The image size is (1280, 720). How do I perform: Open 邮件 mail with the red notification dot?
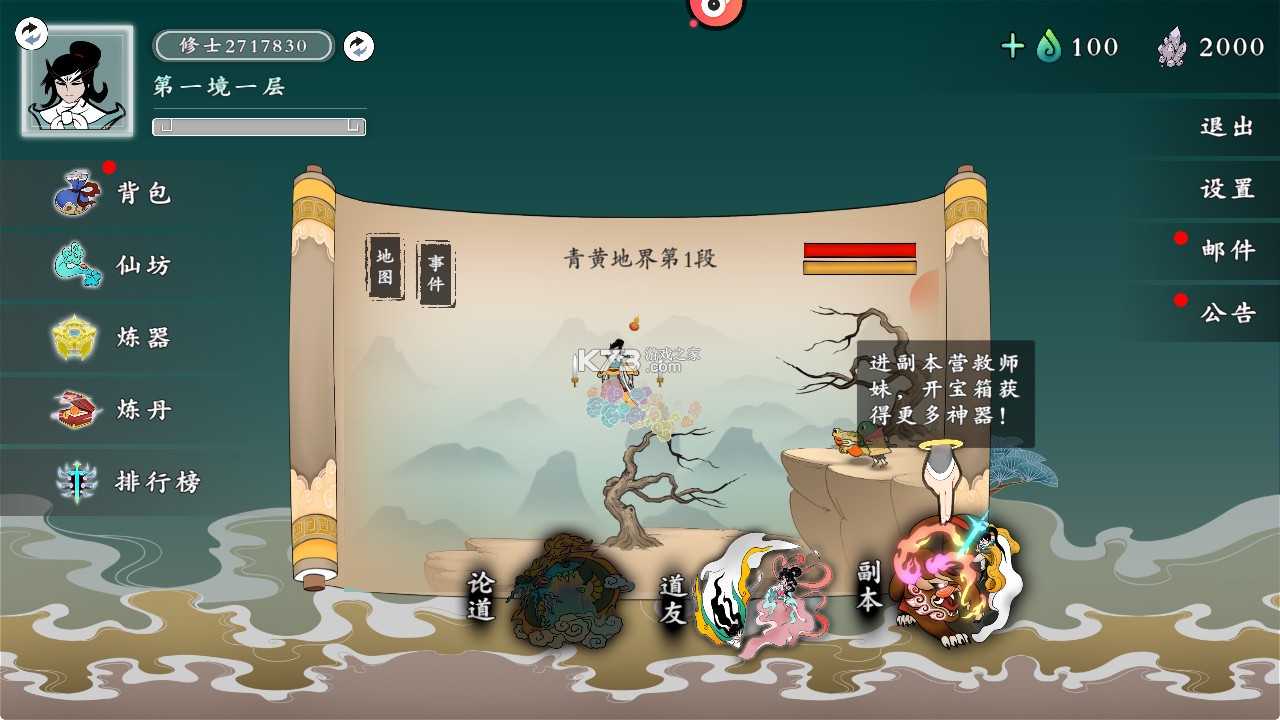point(1228,250)
